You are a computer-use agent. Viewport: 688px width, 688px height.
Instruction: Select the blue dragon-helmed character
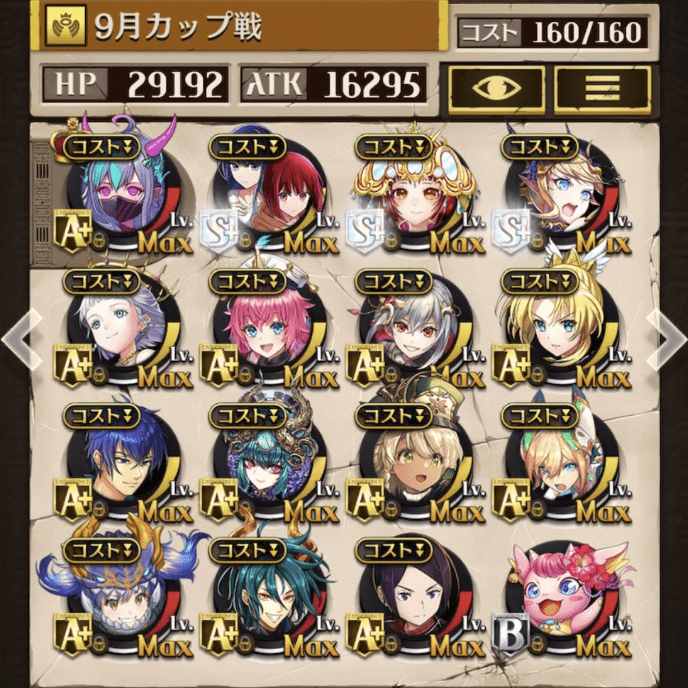click(x=122, y=598)
